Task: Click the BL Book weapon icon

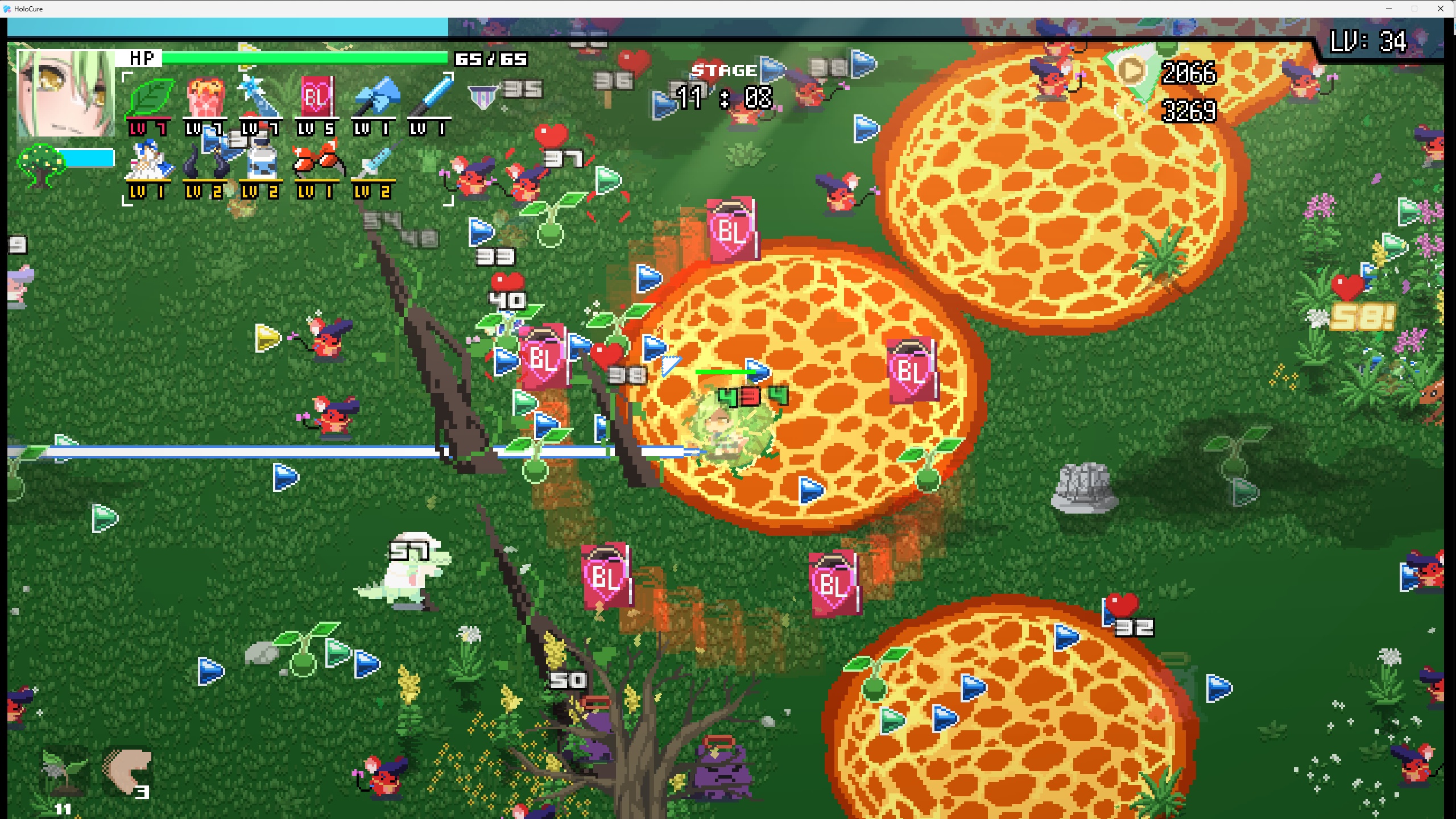Action: (x=317, y=98)
